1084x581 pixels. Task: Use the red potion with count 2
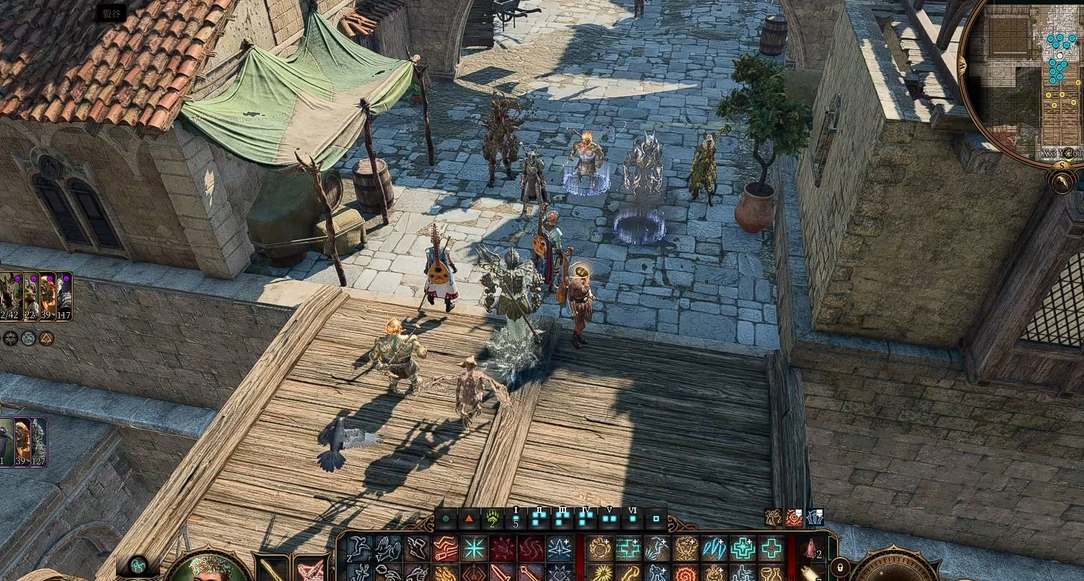[811, 548]
